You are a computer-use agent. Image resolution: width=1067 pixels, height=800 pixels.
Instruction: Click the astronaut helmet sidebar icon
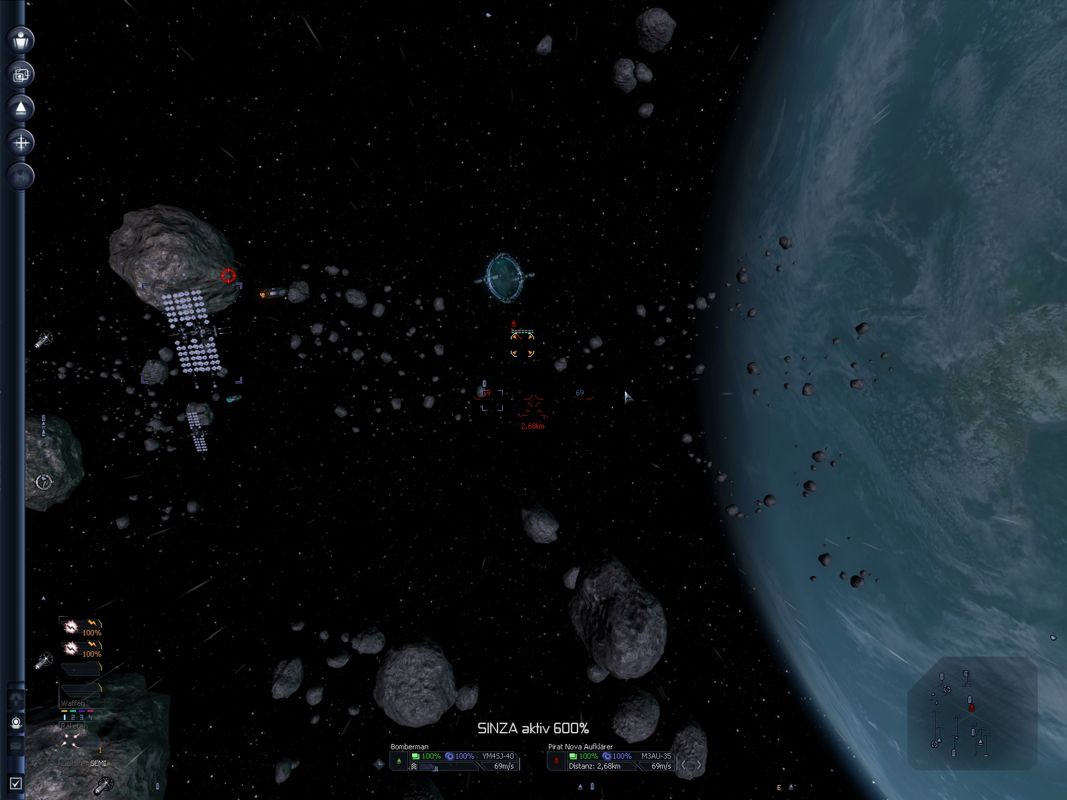coord(16,721)
